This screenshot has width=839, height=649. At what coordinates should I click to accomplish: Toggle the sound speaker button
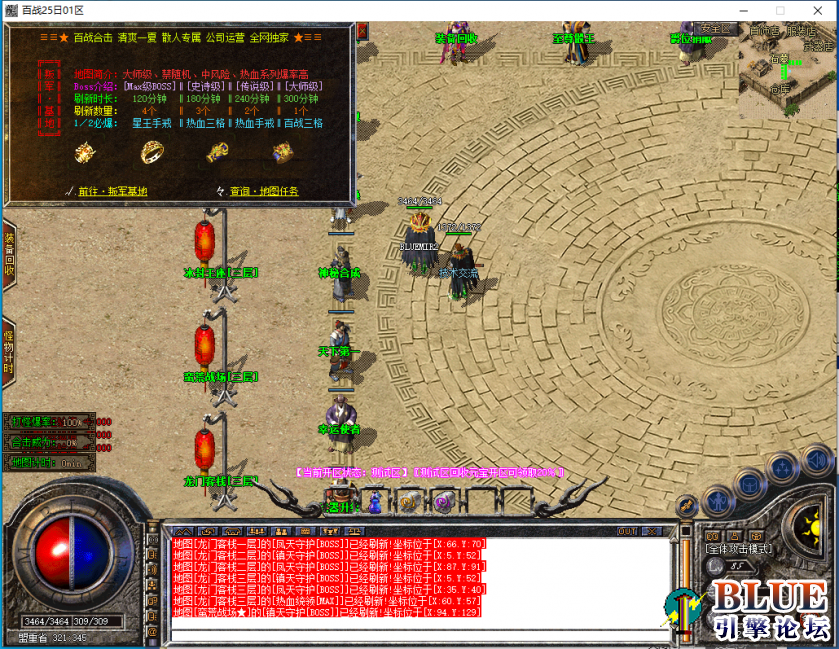[x=816, y=460]
